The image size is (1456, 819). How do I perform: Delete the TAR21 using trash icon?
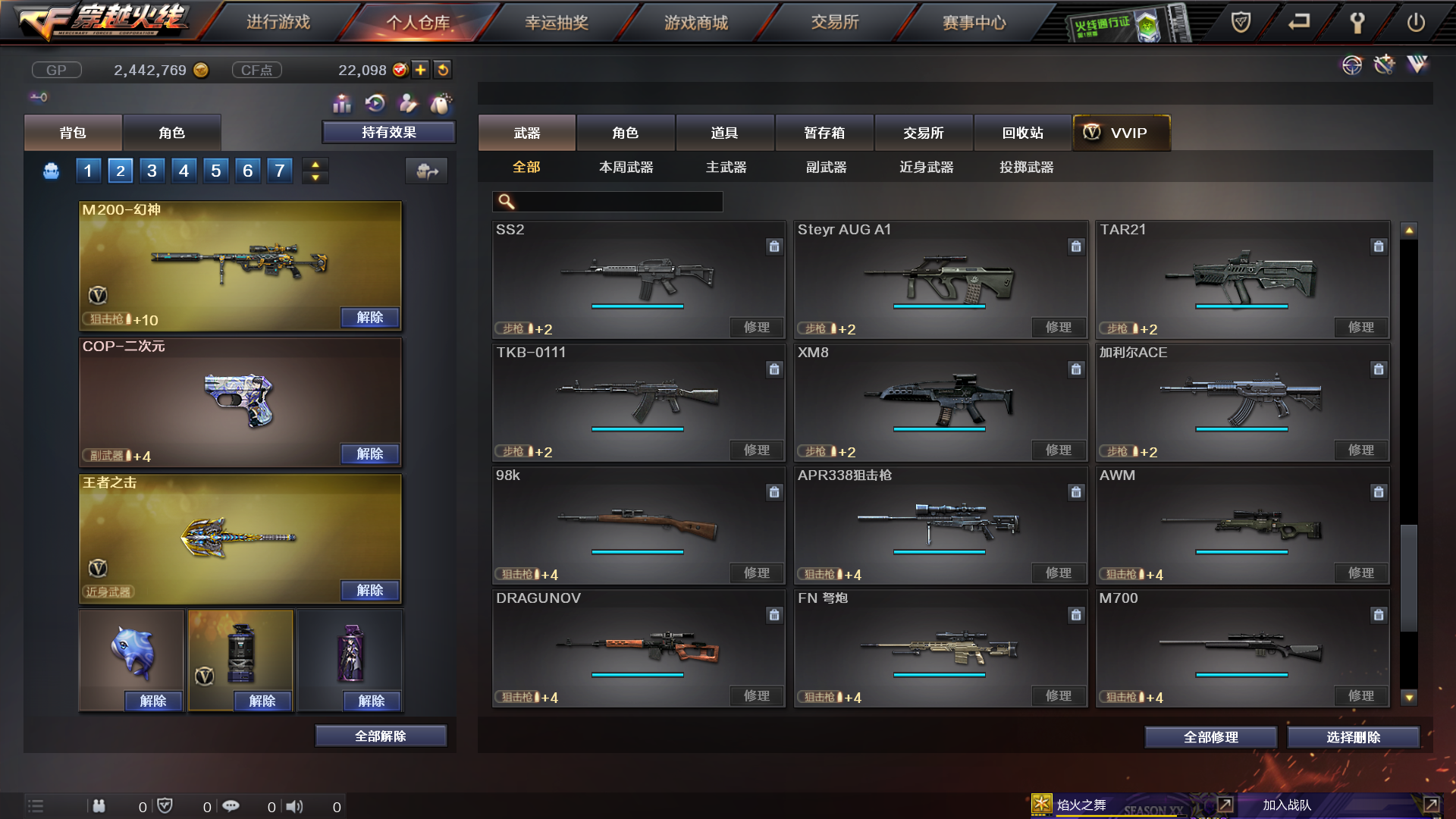point(1378,246)
